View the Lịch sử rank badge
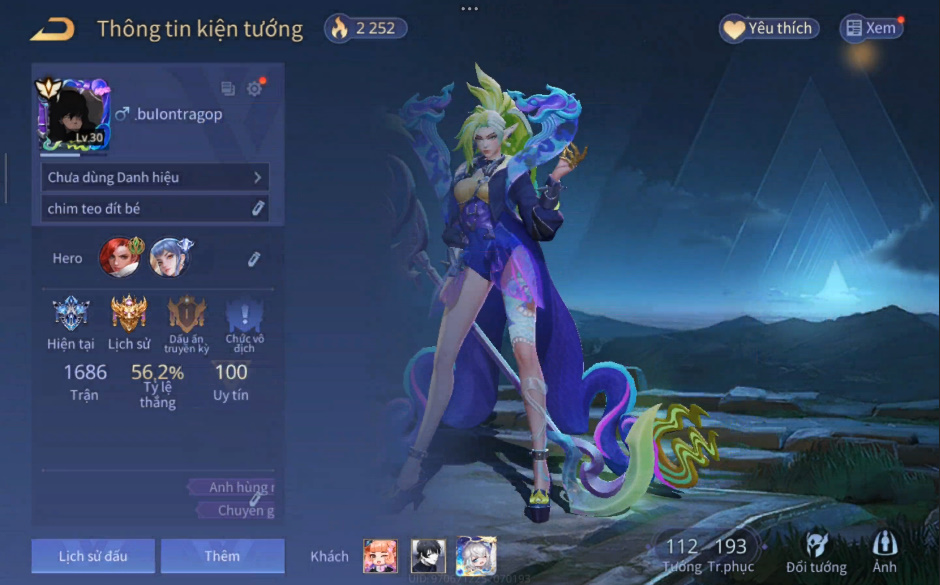Screen dimensions: 940x585 pyautogui.click(x=129, y=316)
